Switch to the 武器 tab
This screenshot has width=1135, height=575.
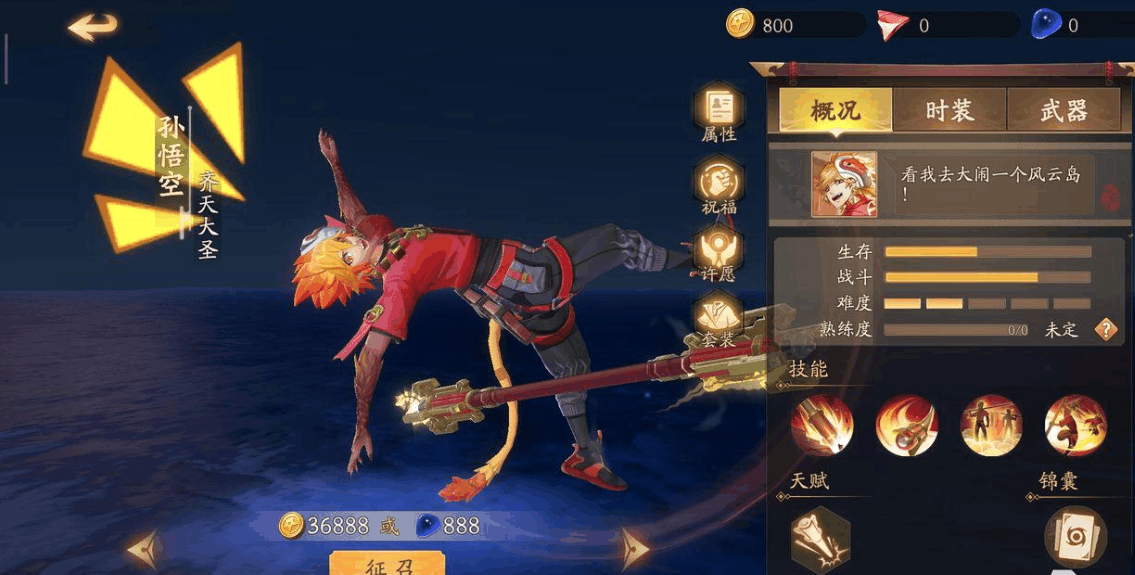point(1063,110)
